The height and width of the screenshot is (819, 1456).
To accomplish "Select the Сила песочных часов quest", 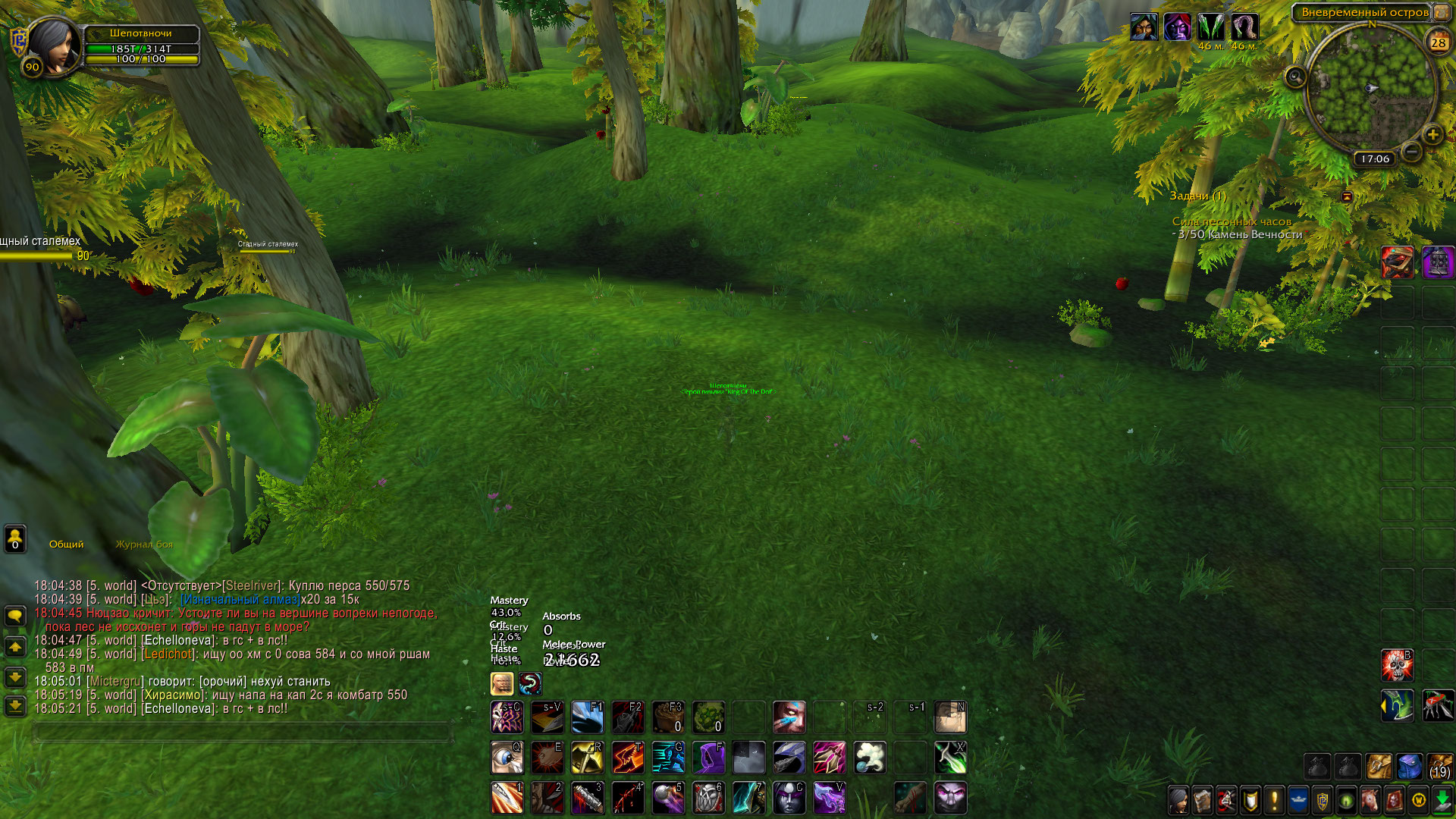I will click(1232, 221).
